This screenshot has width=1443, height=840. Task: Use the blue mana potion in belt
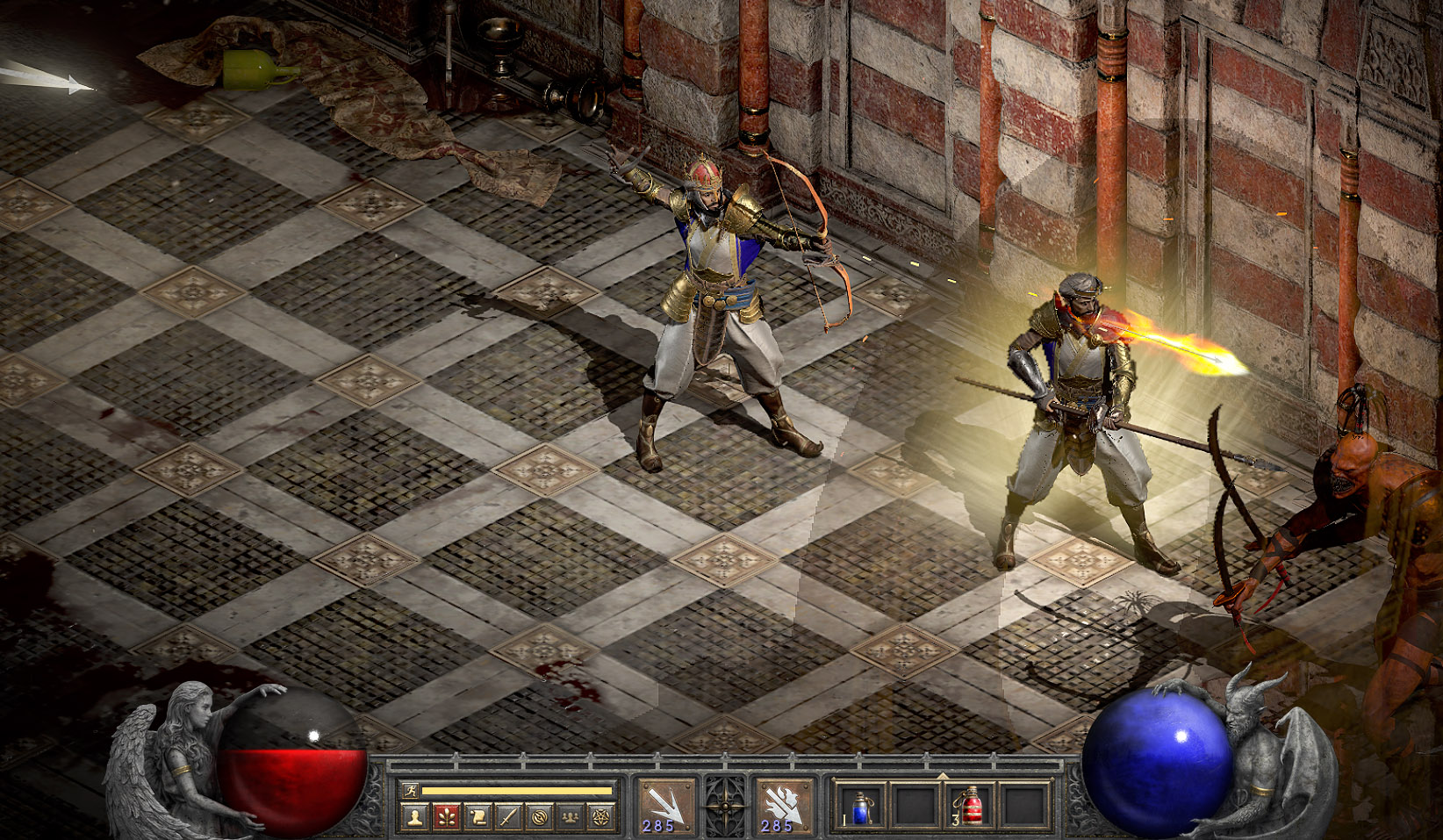tap(860, 806)
